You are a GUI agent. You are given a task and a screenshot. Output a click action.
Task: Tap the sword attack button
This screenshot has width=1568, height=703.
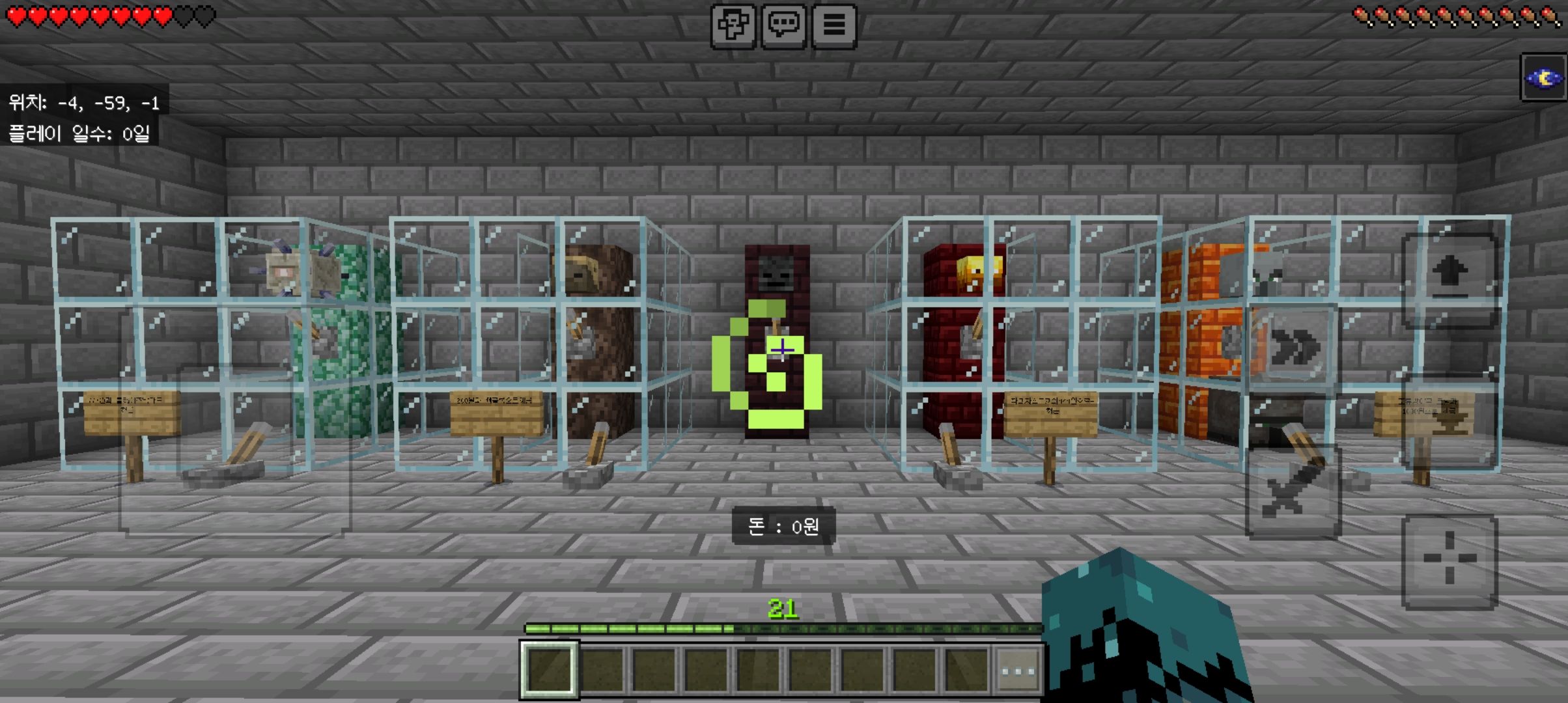click(1293, 493)
